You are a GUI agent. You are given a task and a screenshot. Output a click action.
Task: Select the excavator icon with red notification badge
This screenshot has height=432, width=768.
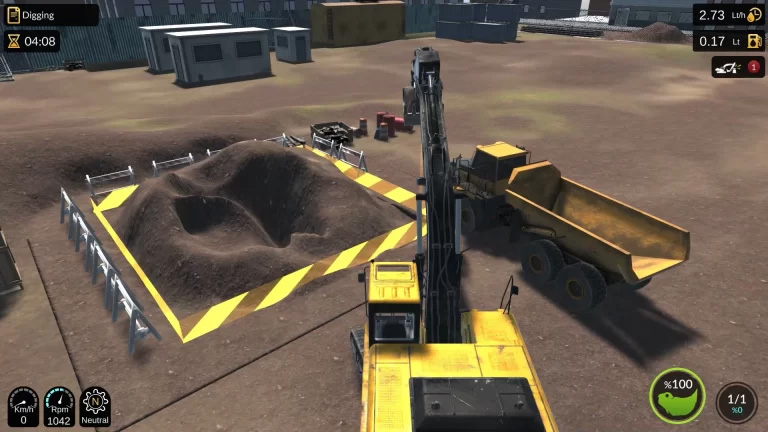coord(737,67)
